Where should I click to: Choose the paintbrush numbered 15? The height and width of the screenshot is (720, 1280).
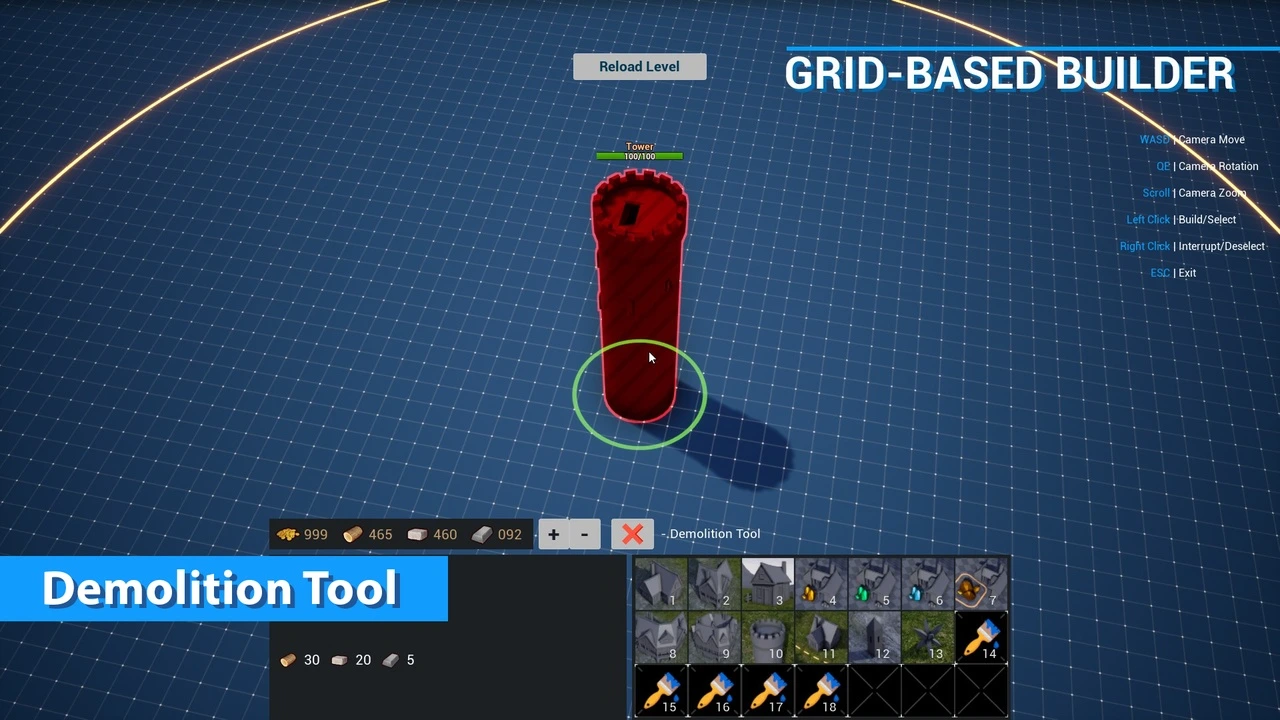(x=661, y=691)
